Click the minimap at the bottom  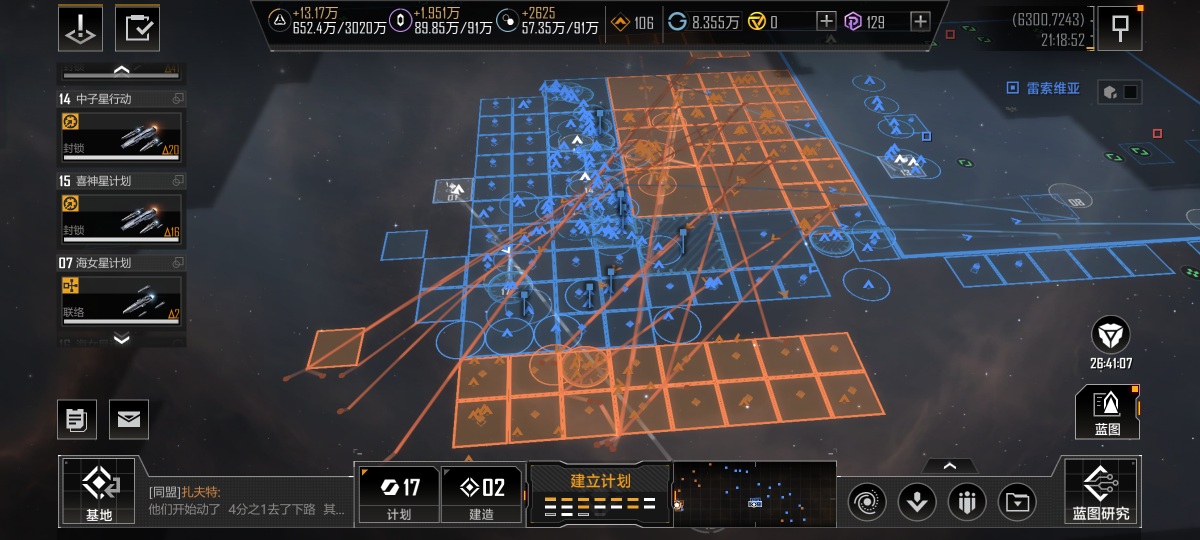pyautogui.click(x=754, y=493)
